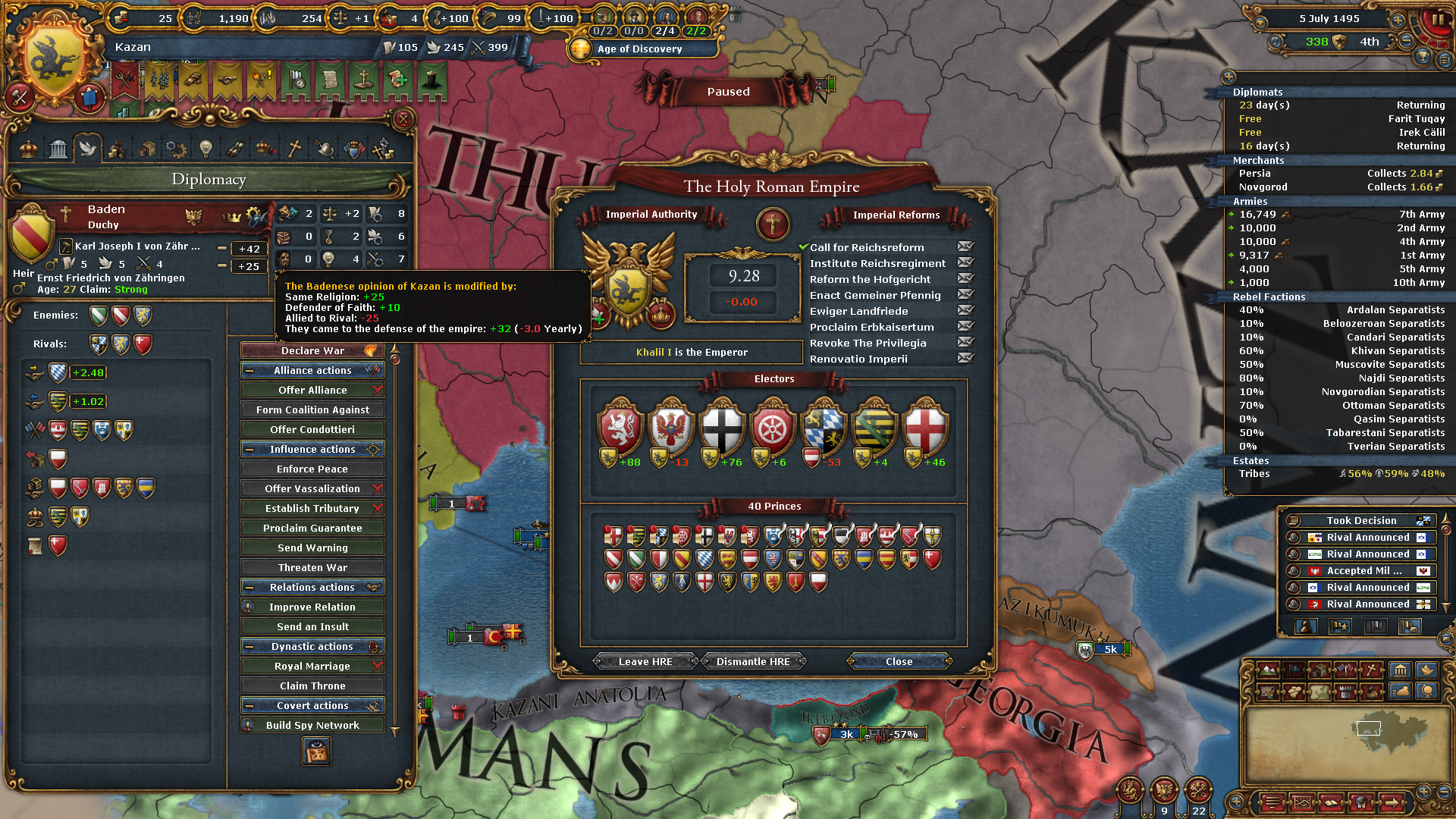Open the Missions tab scroll icon

[x=236, y=149]
